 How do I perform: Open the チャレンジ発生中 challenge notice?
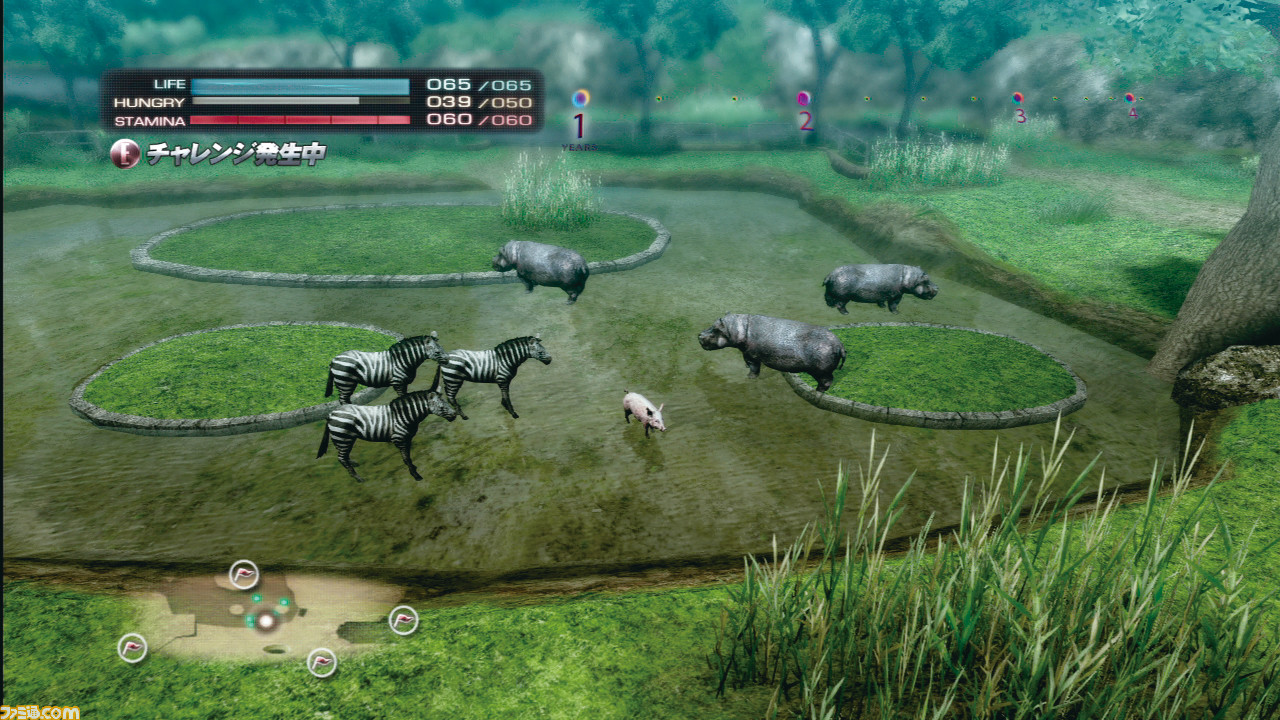coord(220,154)
